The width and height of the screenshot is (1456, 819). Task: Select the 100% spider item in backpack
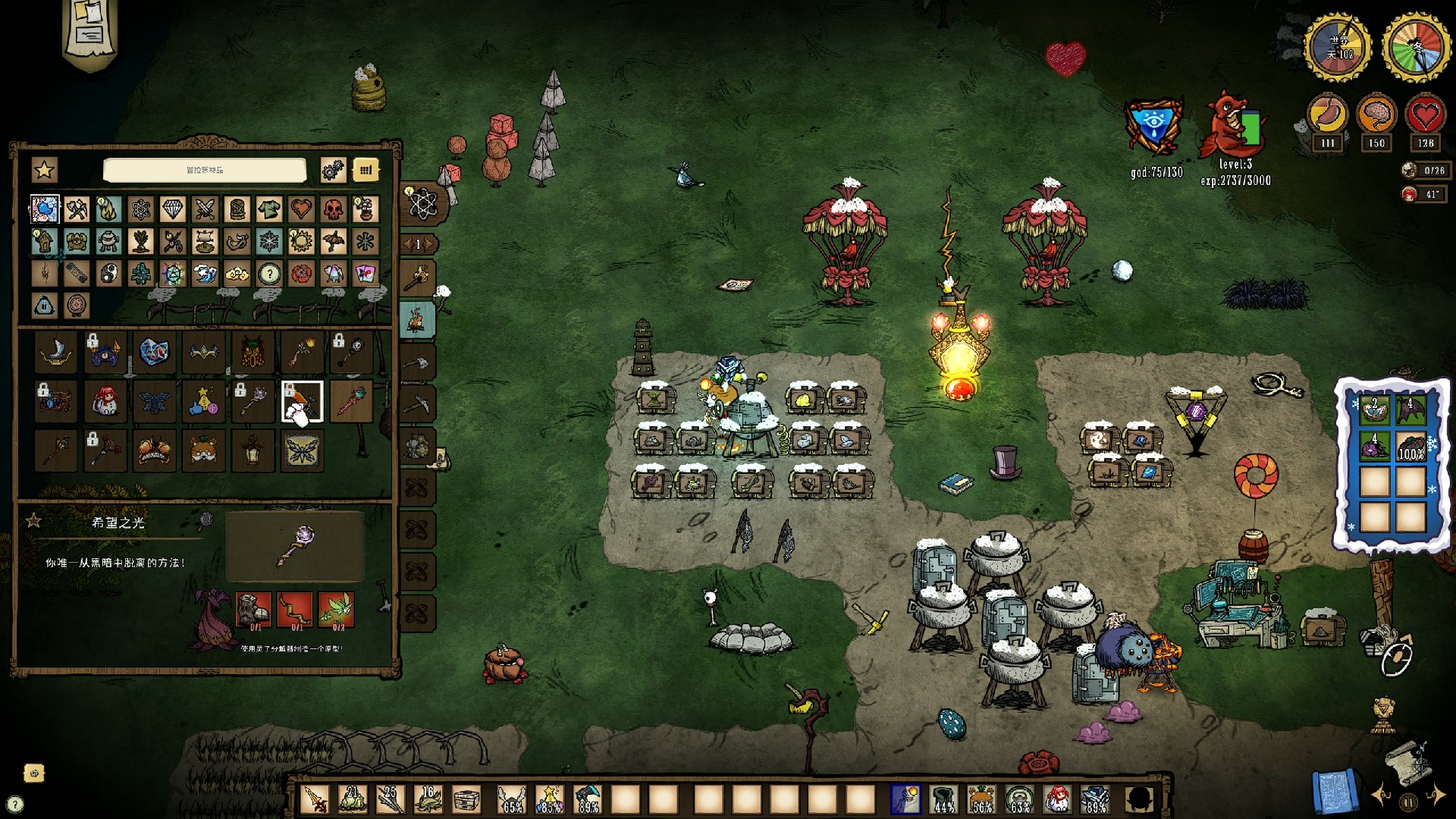click(1410, 447)
